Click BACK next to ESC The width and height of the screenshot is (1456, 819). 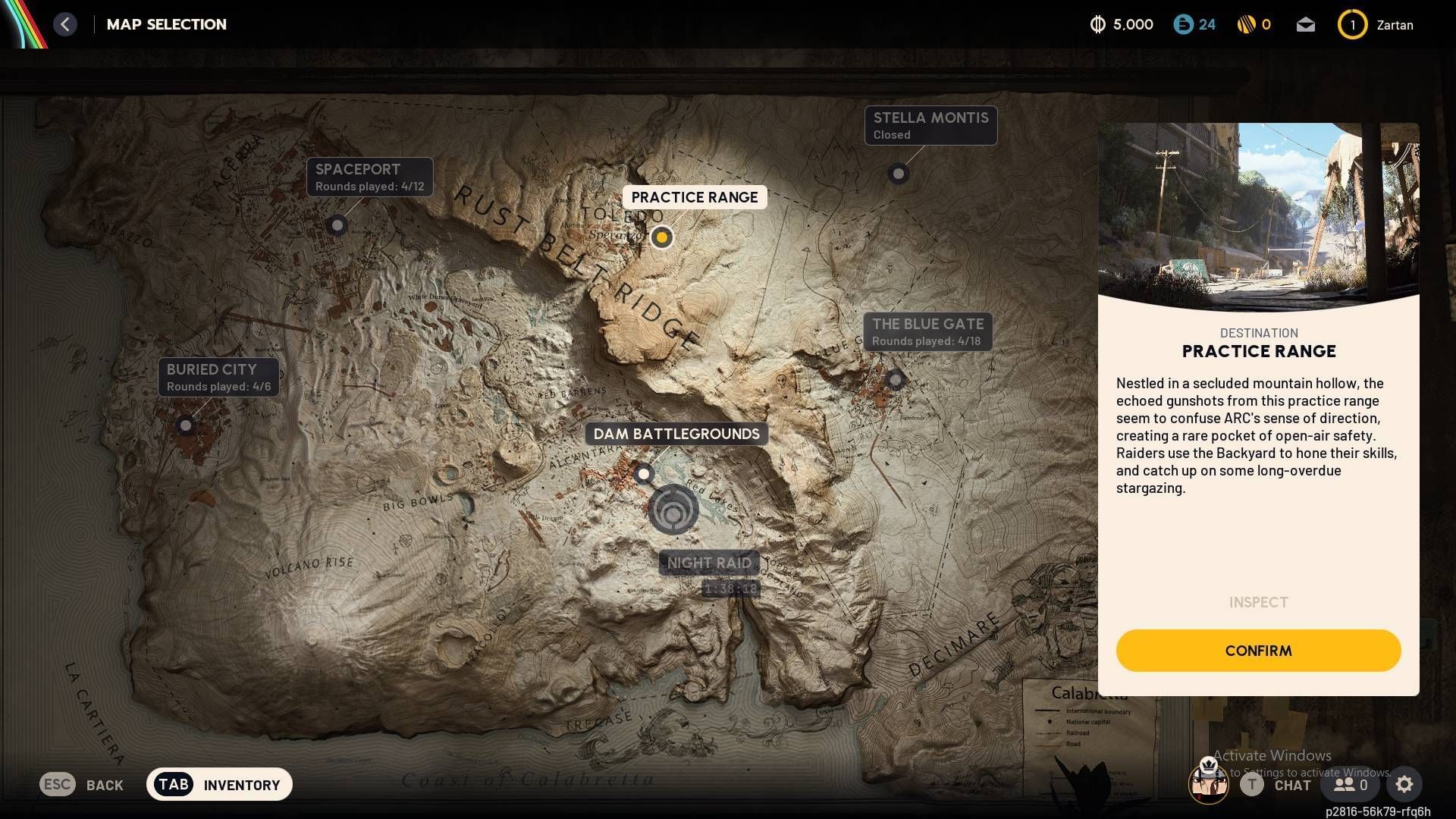[105, 785]
